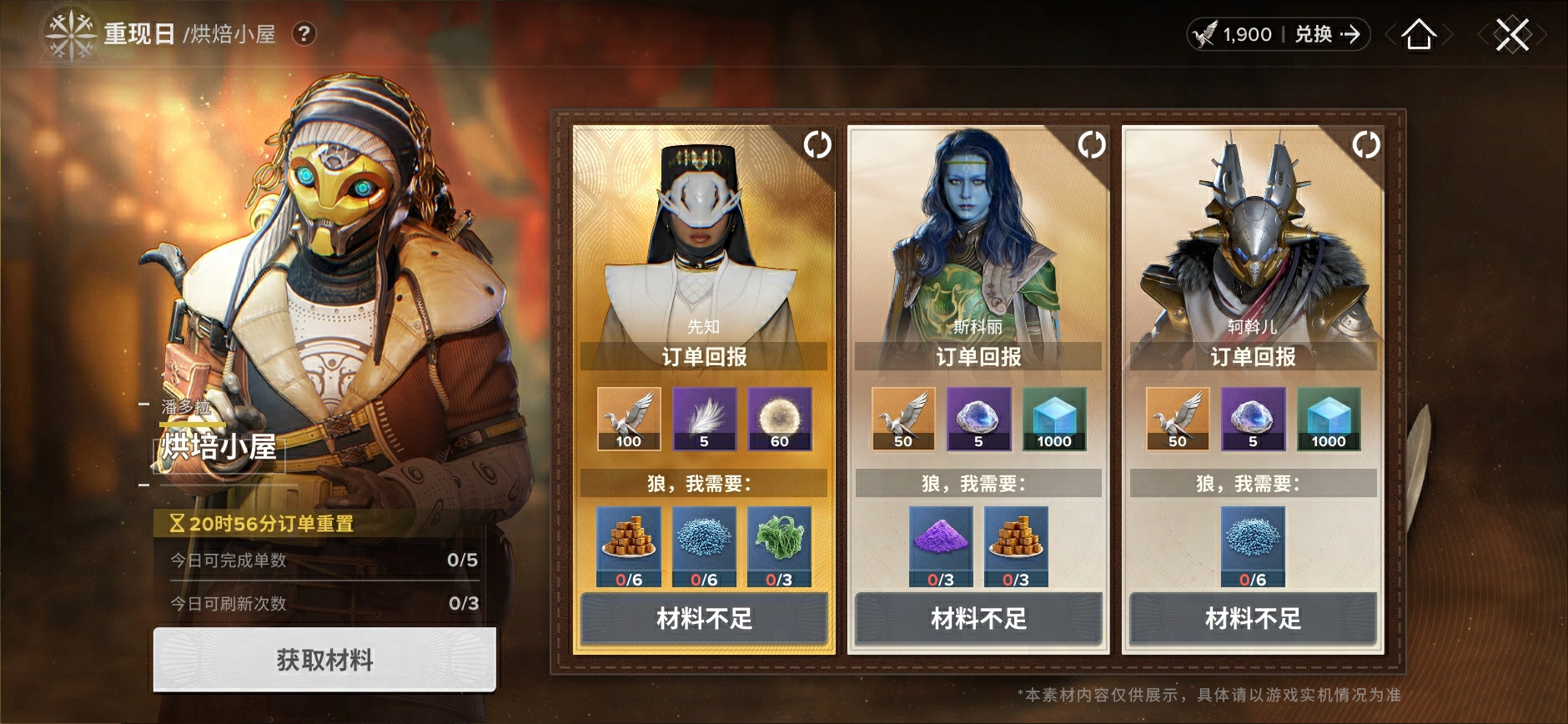This screenshot has width=1568, height=724.
Task: Click 材料不足 under the 先知 order
Action: 704,618
